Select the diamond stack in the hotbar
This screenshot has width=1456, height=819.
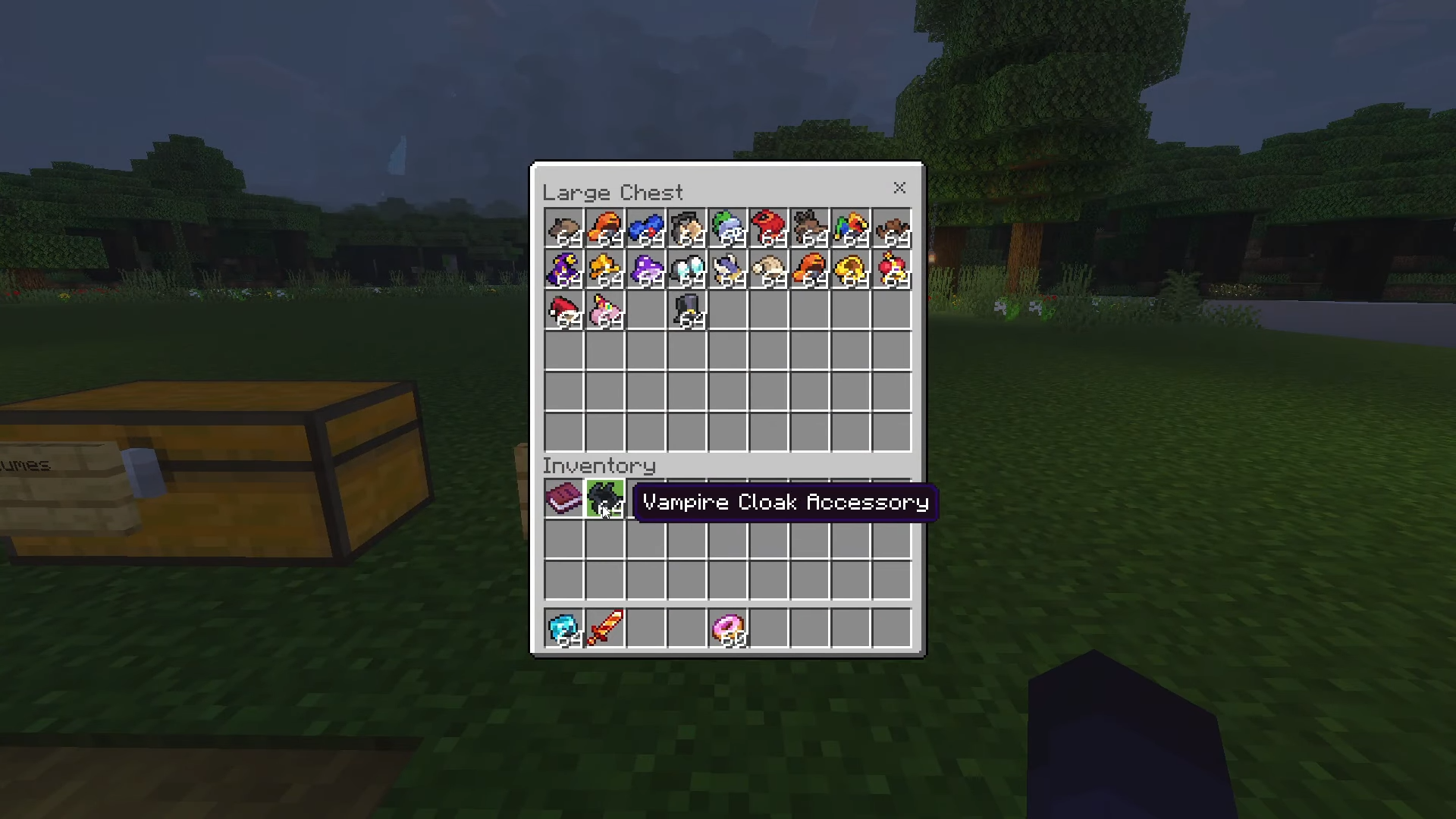(563, 629)
